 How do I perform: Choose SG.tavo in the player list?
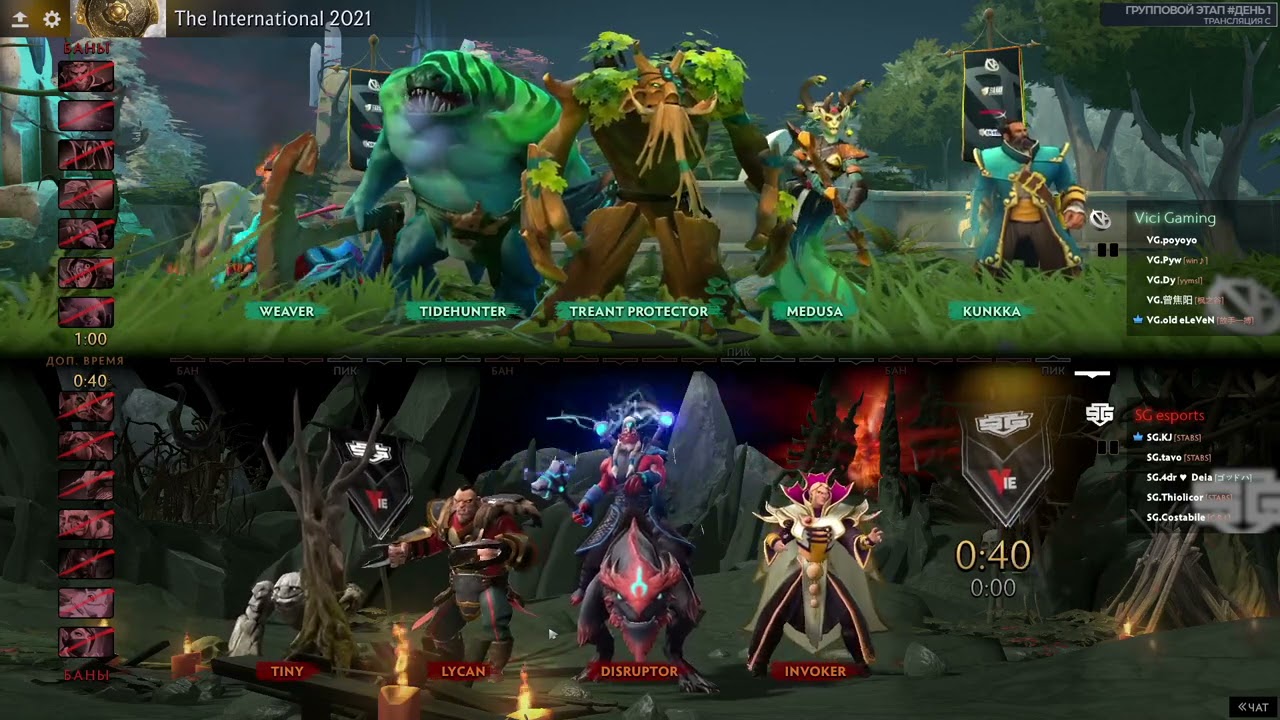[1164, 457]
